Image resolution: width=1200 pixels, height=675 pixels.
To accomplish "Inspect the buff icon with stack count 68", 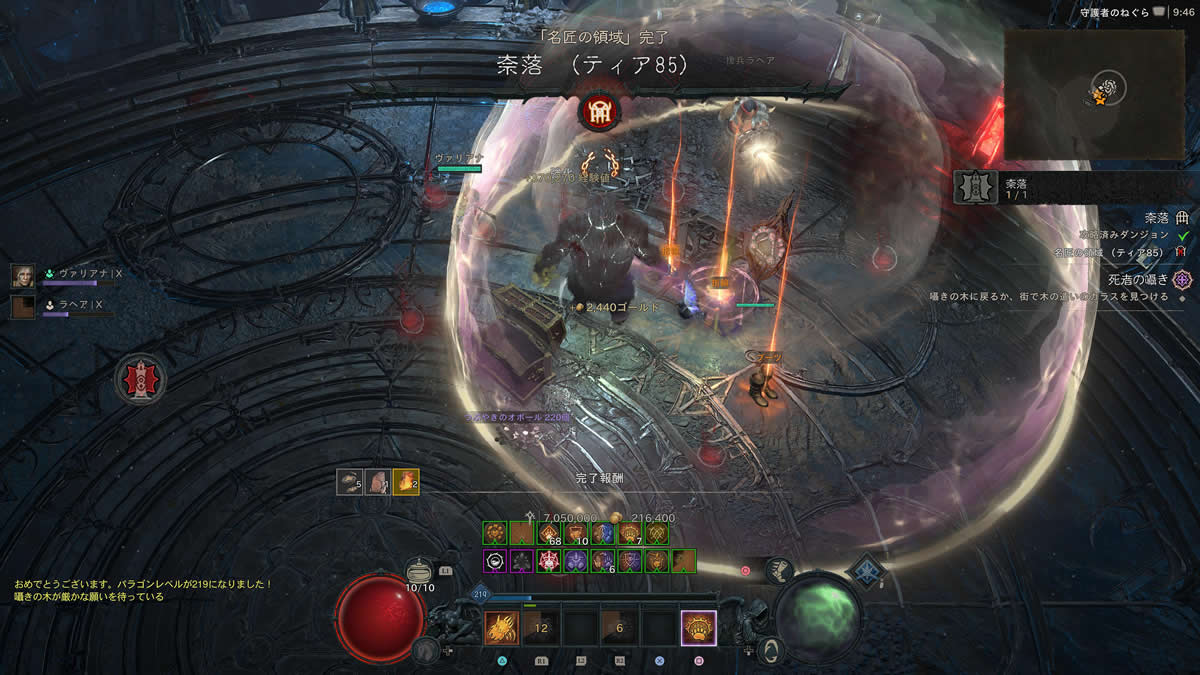I will pos(547,534).
